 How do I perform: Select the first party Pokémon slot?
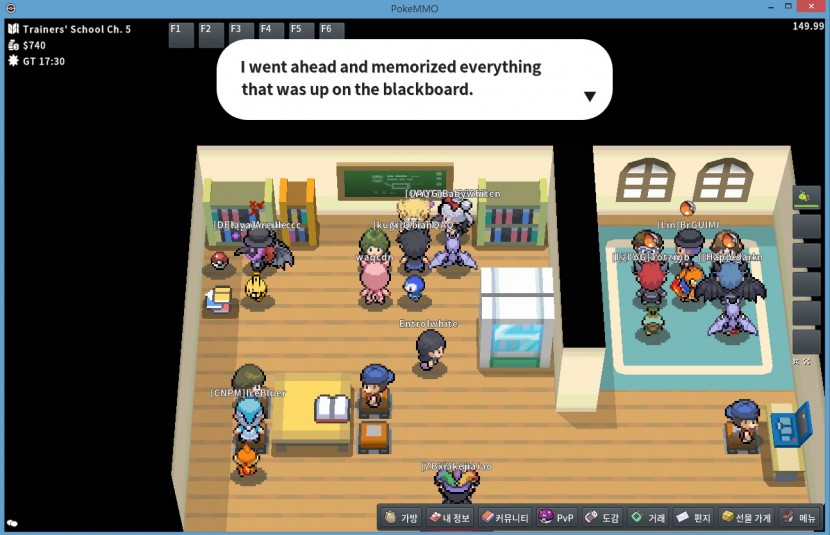pyautogui.click(x=806, y=197)
